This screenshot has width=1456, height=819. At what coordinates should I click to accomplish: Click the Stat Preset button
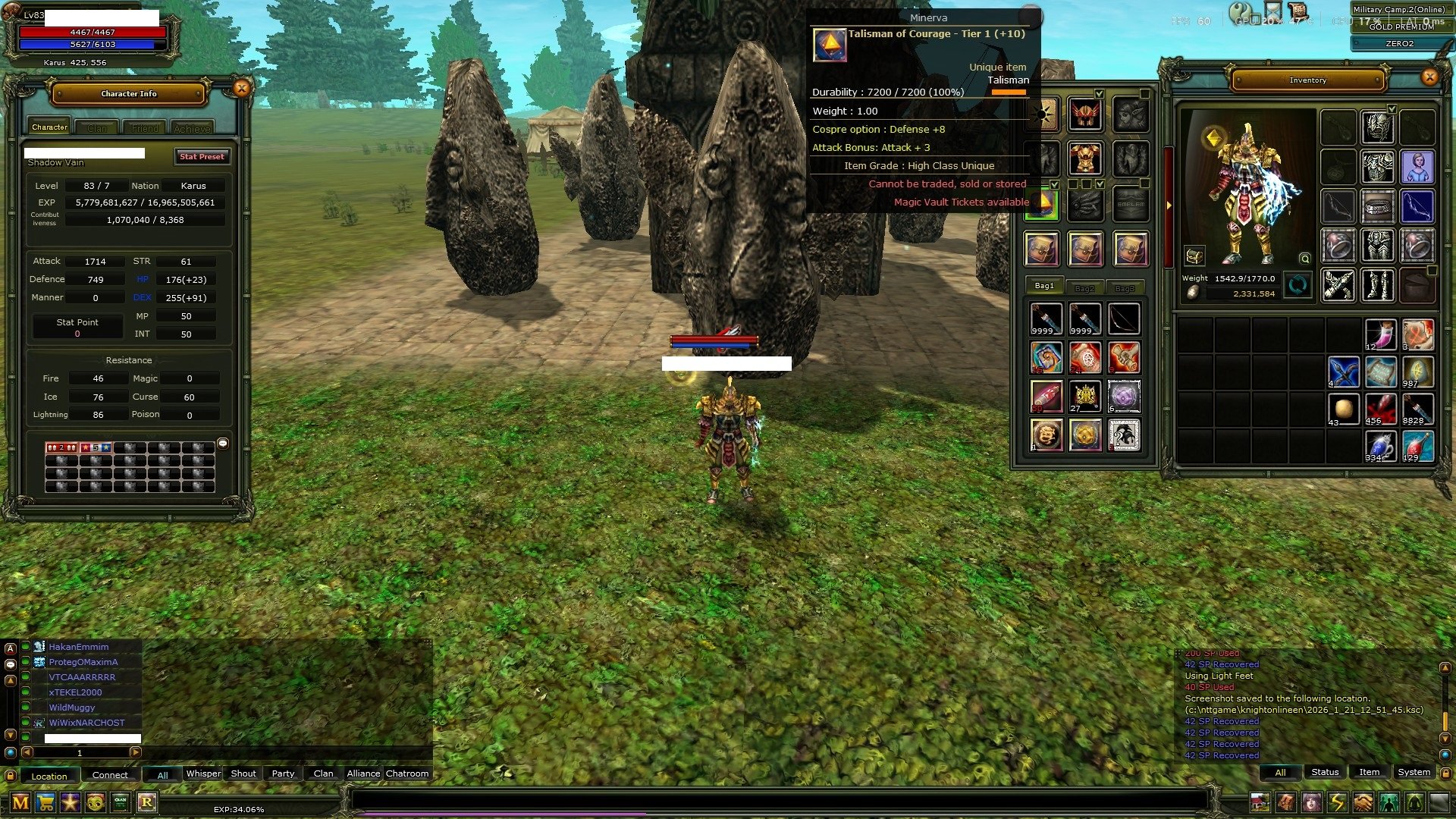tap(202, 156)
